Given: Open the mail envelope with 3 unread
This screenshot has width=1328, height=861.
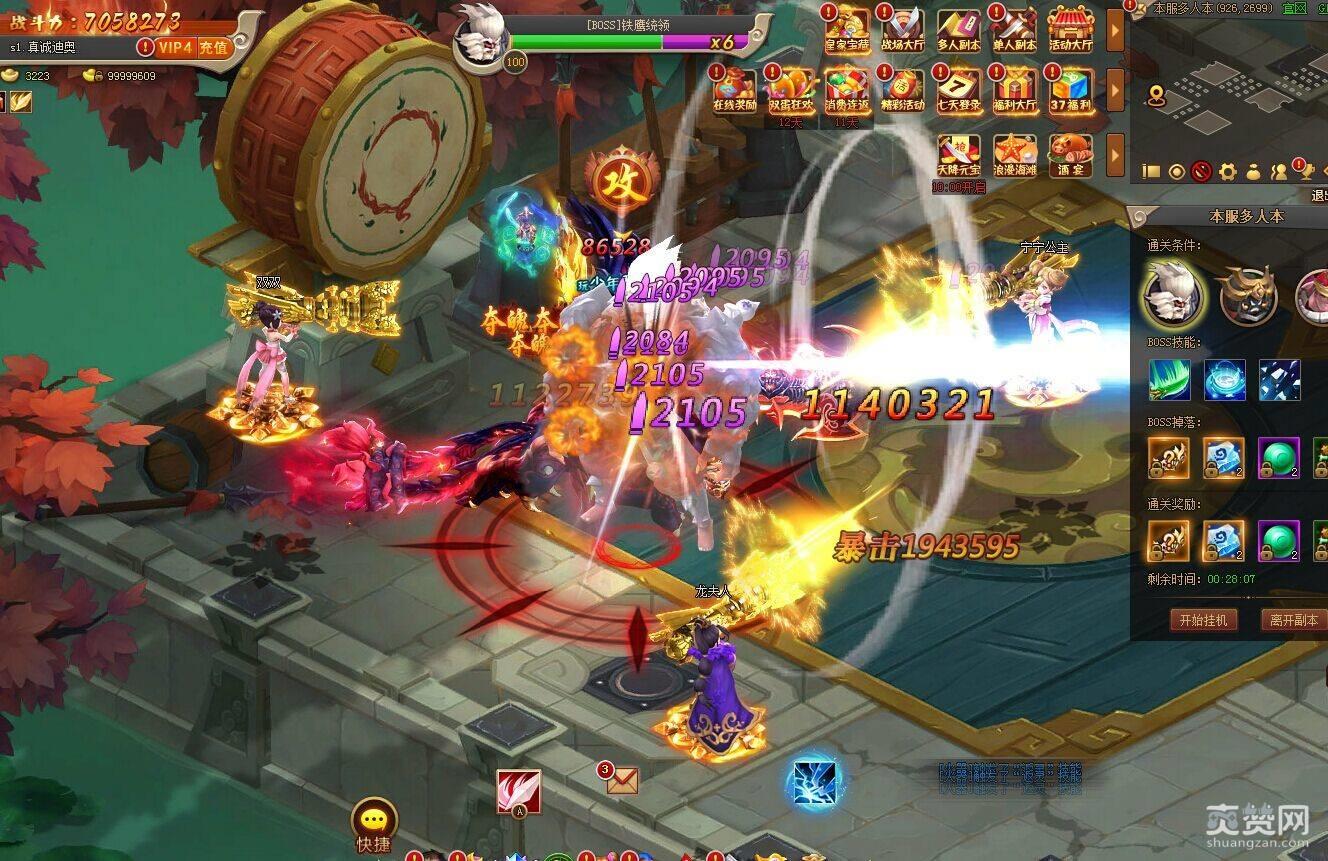Looking at the screenshot, I should click(x=620, y=779).
